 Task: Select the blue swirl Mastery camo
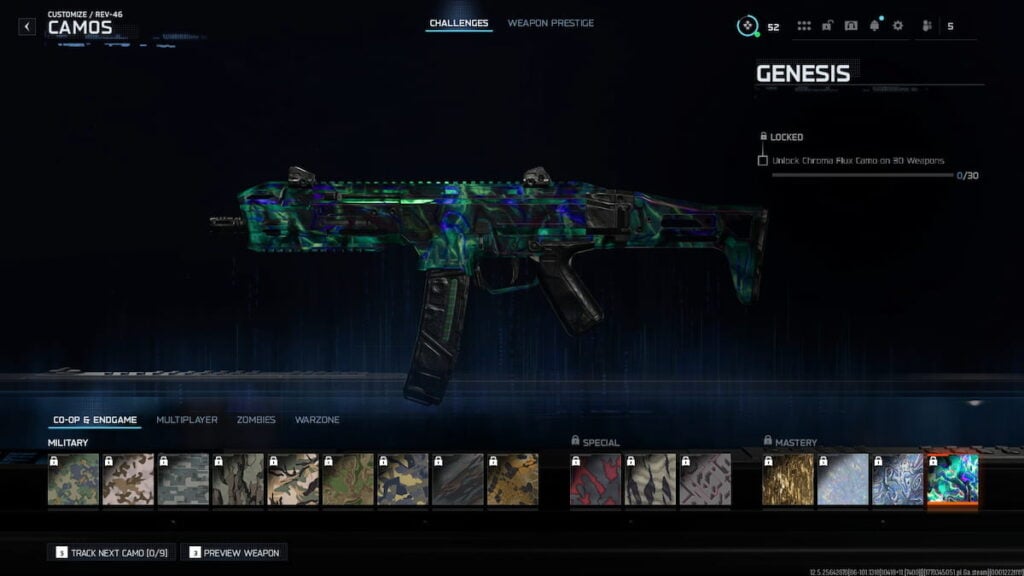point(898,479)
